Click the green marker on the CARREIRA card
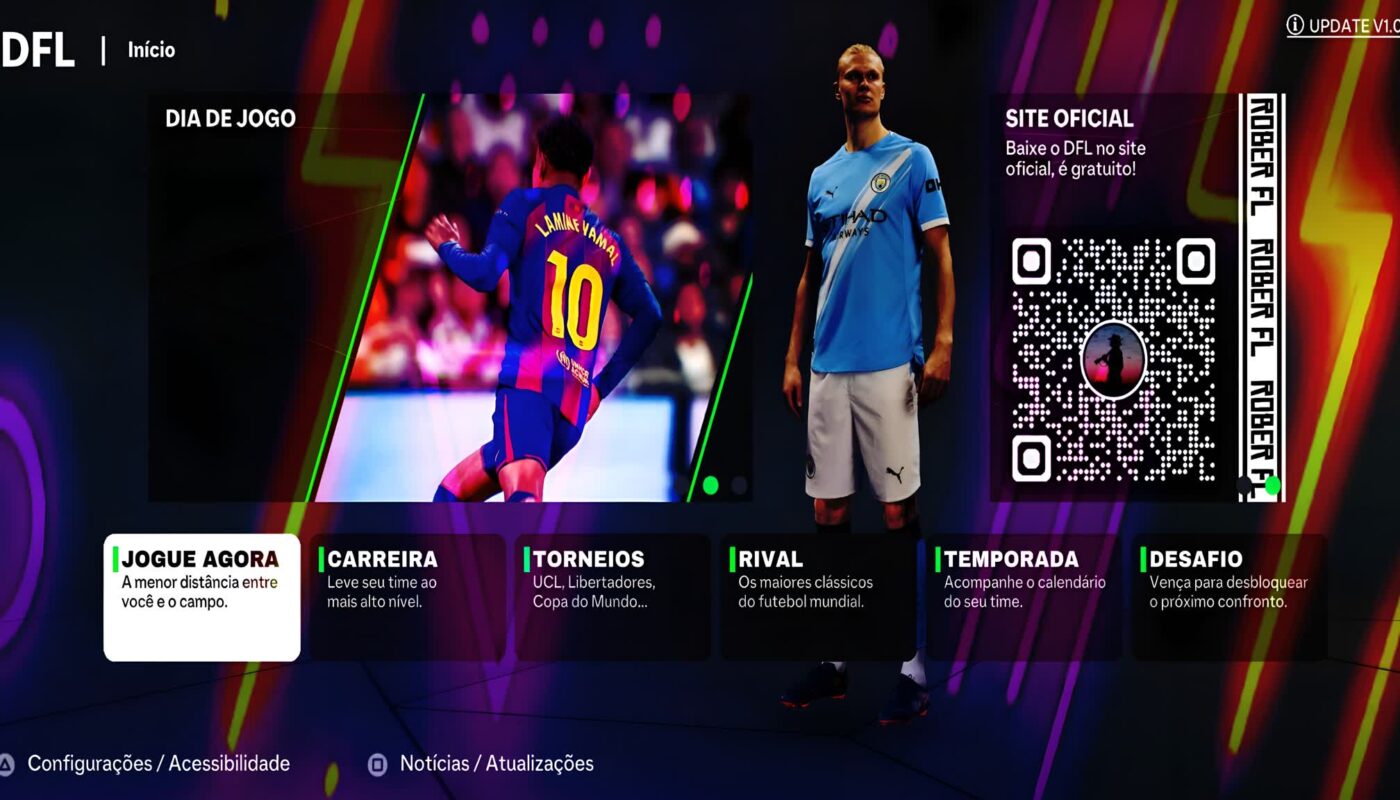Screen dimensions: 1400x800 (x=324, y=559)
